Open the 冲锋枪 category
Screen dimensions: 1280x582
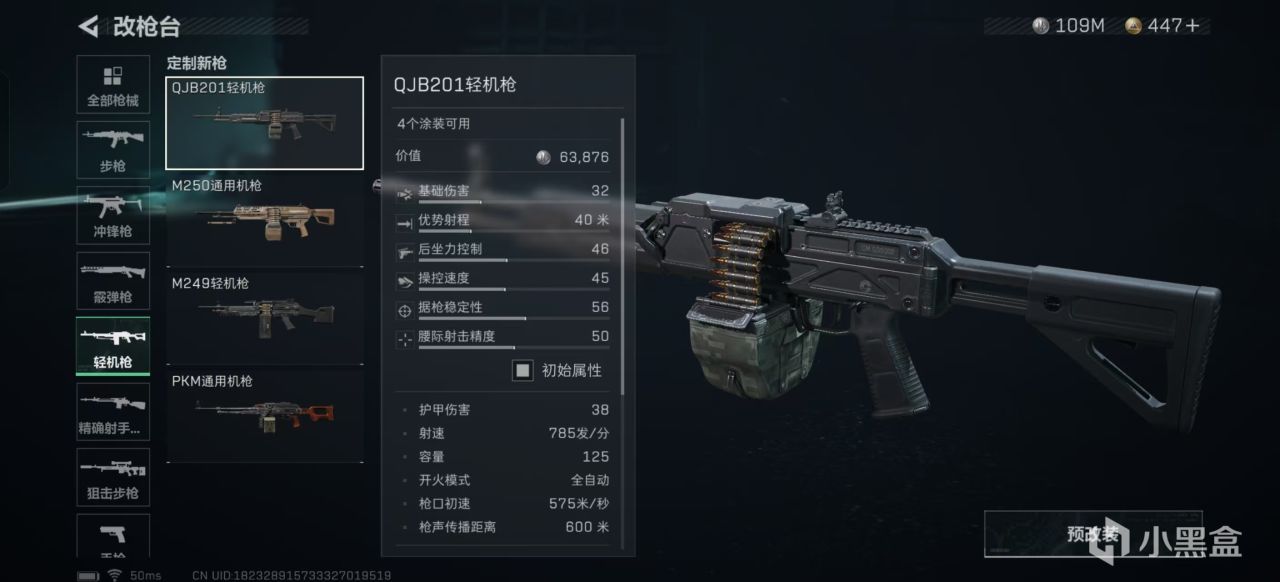[113, 216]
